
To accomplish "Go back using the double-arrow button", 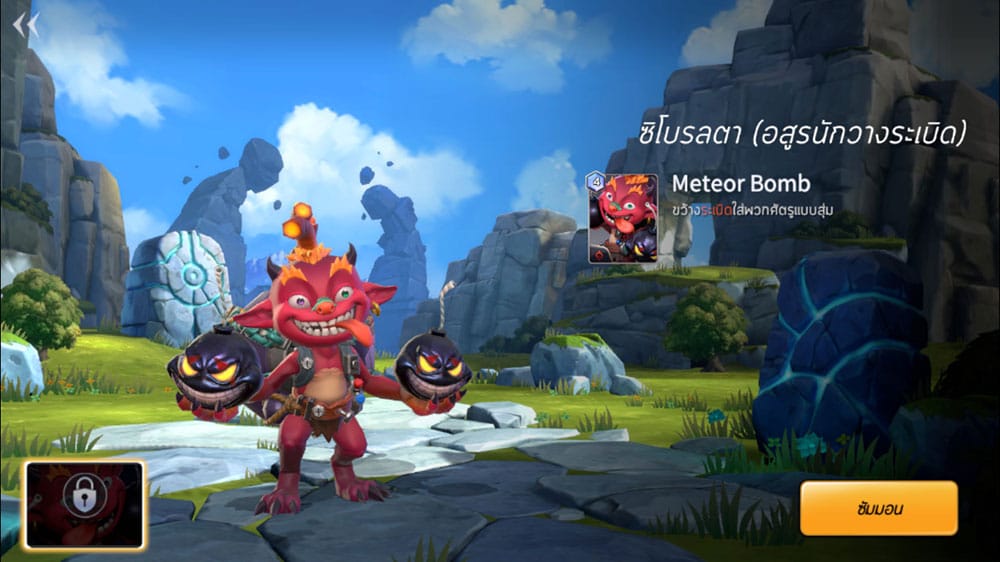I will pos(26,24).
